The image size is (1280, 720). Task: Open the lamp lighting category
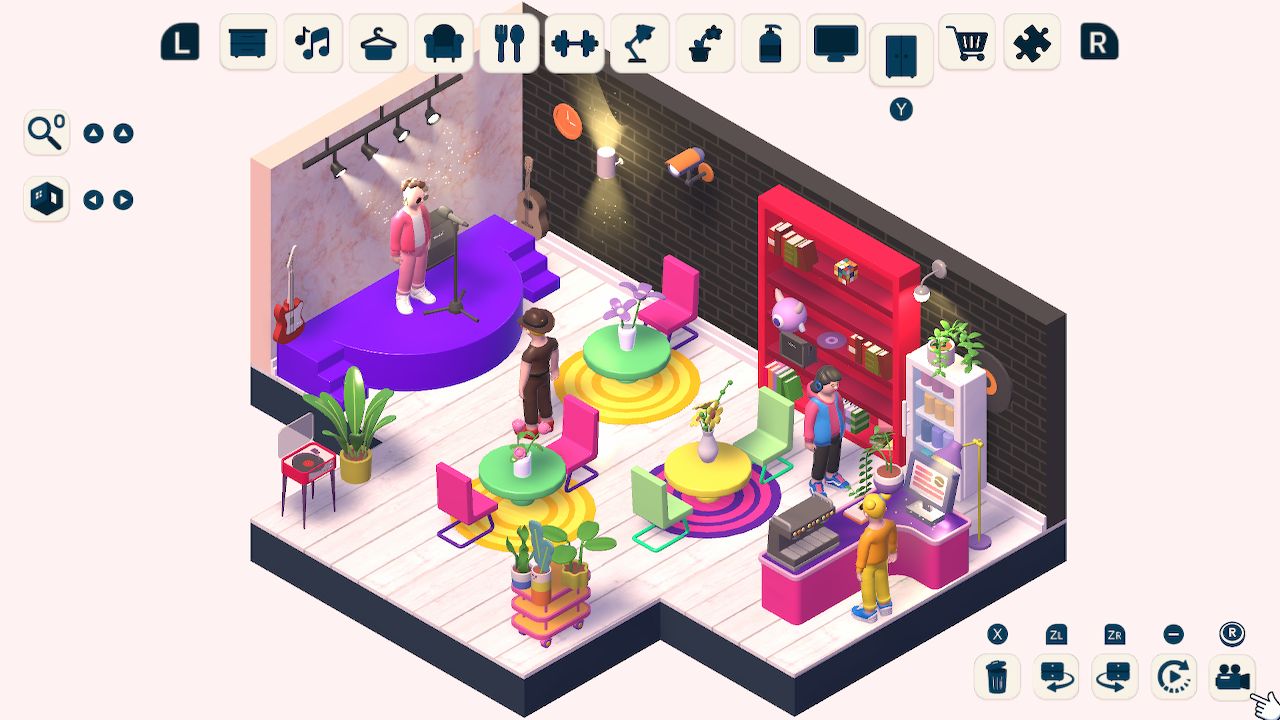point(638,44)
